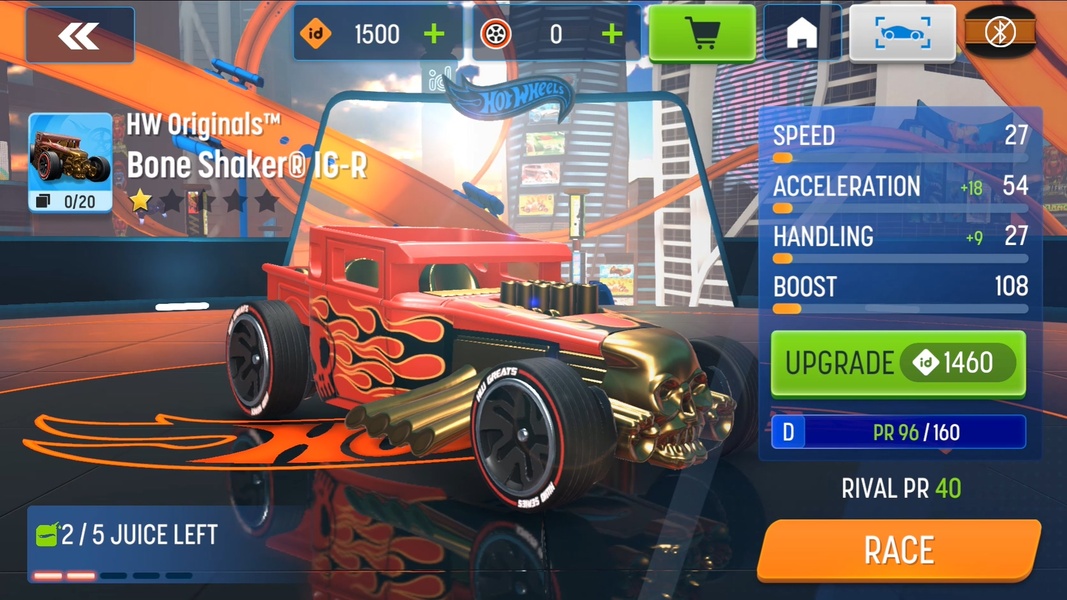The image size is (1067, 600).
Task: Start the race
Action: pos(898,550)
